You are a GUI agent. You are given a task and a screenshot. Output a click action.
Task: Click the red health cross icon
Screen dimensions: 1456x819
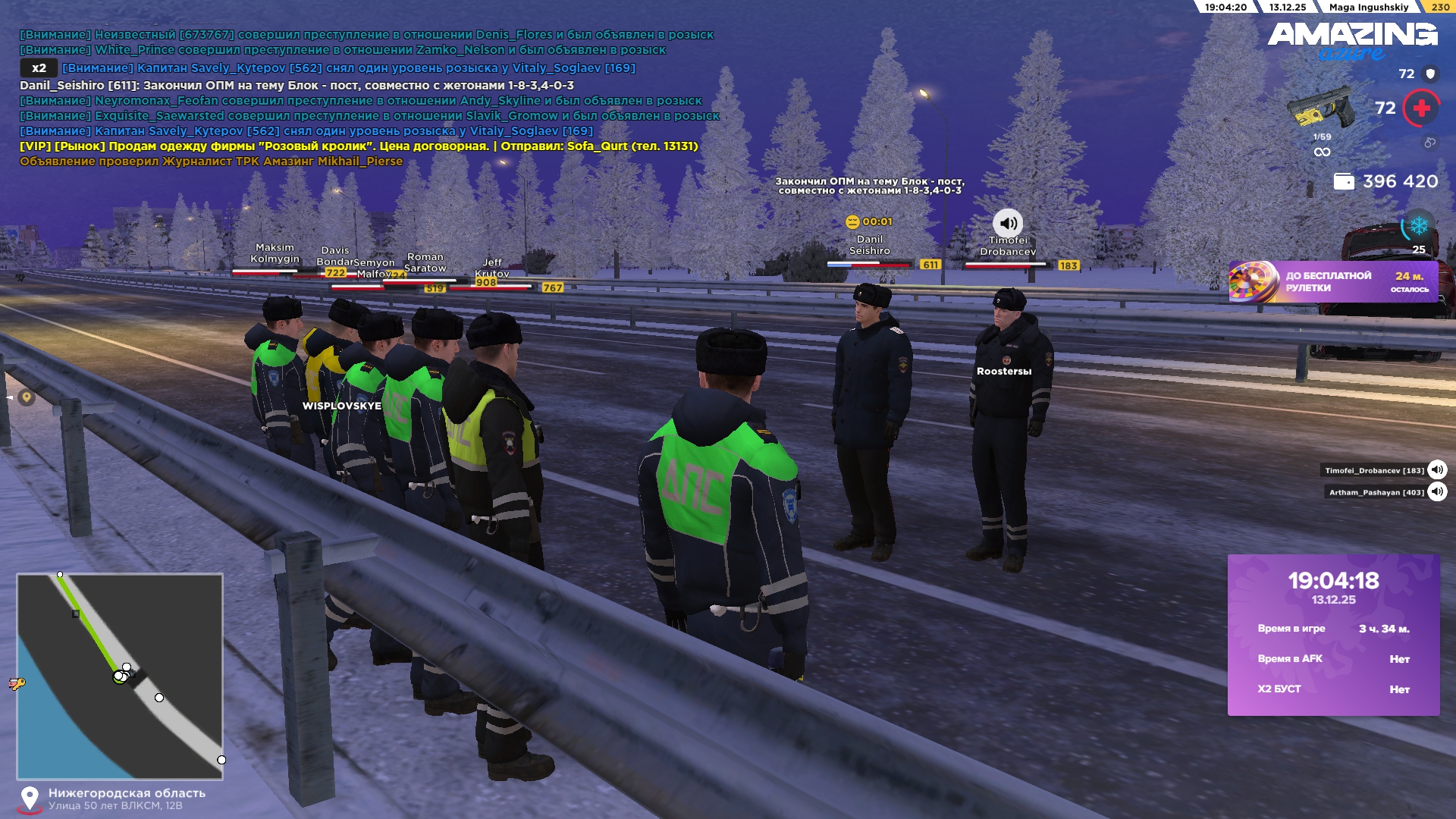point(1421,108)
